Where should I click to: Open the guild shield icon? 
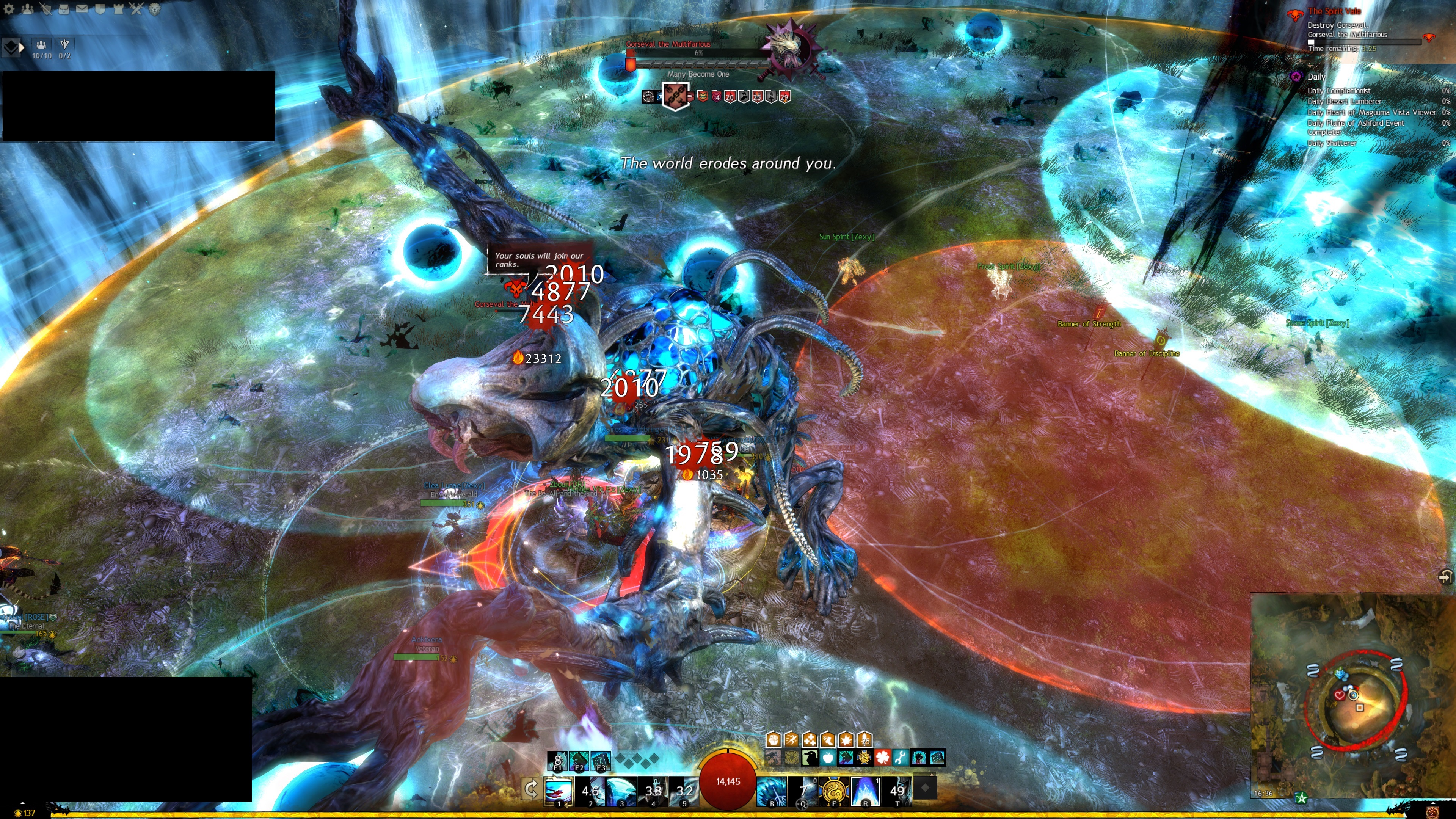[x=100, y=8]
